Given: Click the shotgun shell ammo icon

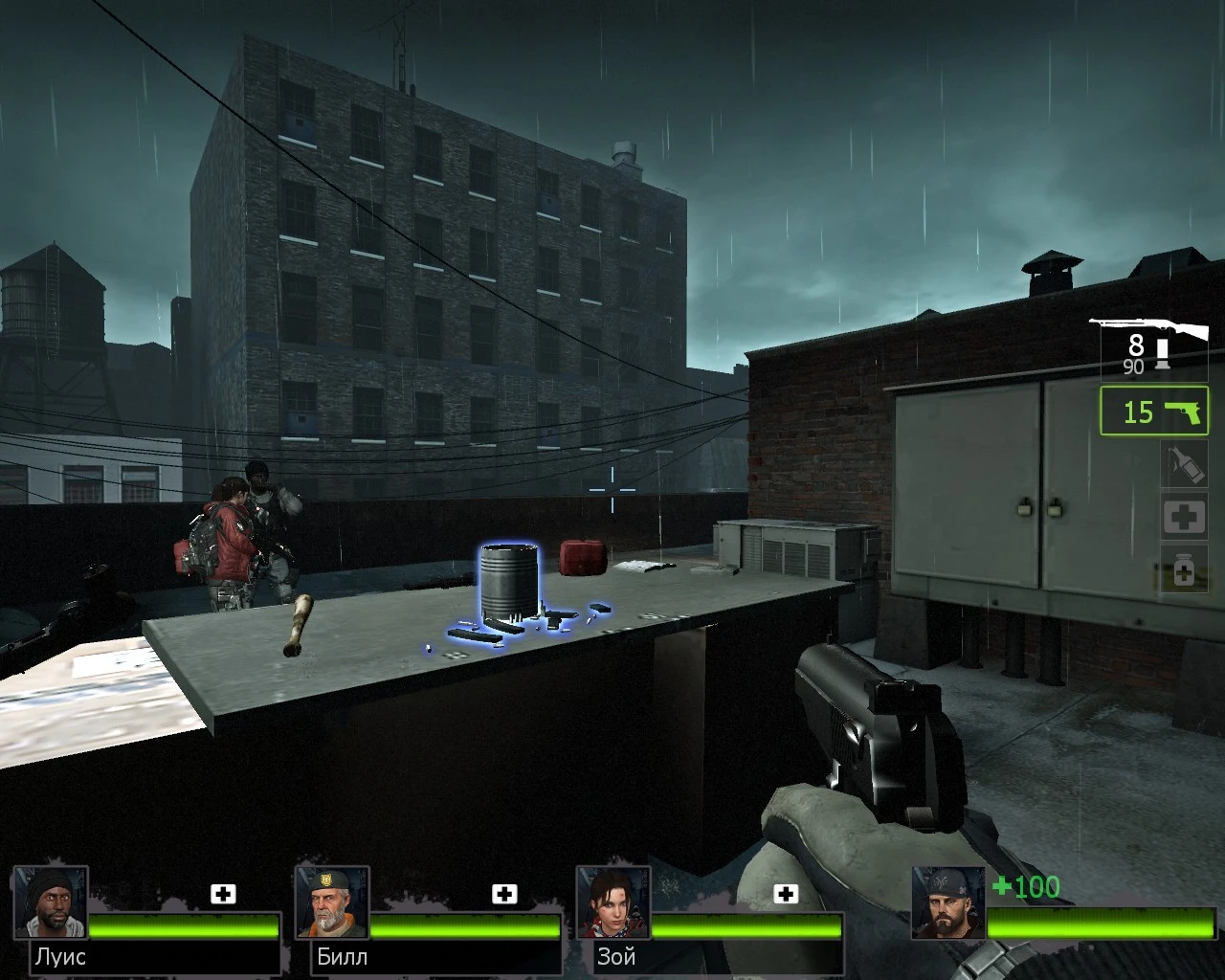Looking at the screenshot, I should 1161,352.
